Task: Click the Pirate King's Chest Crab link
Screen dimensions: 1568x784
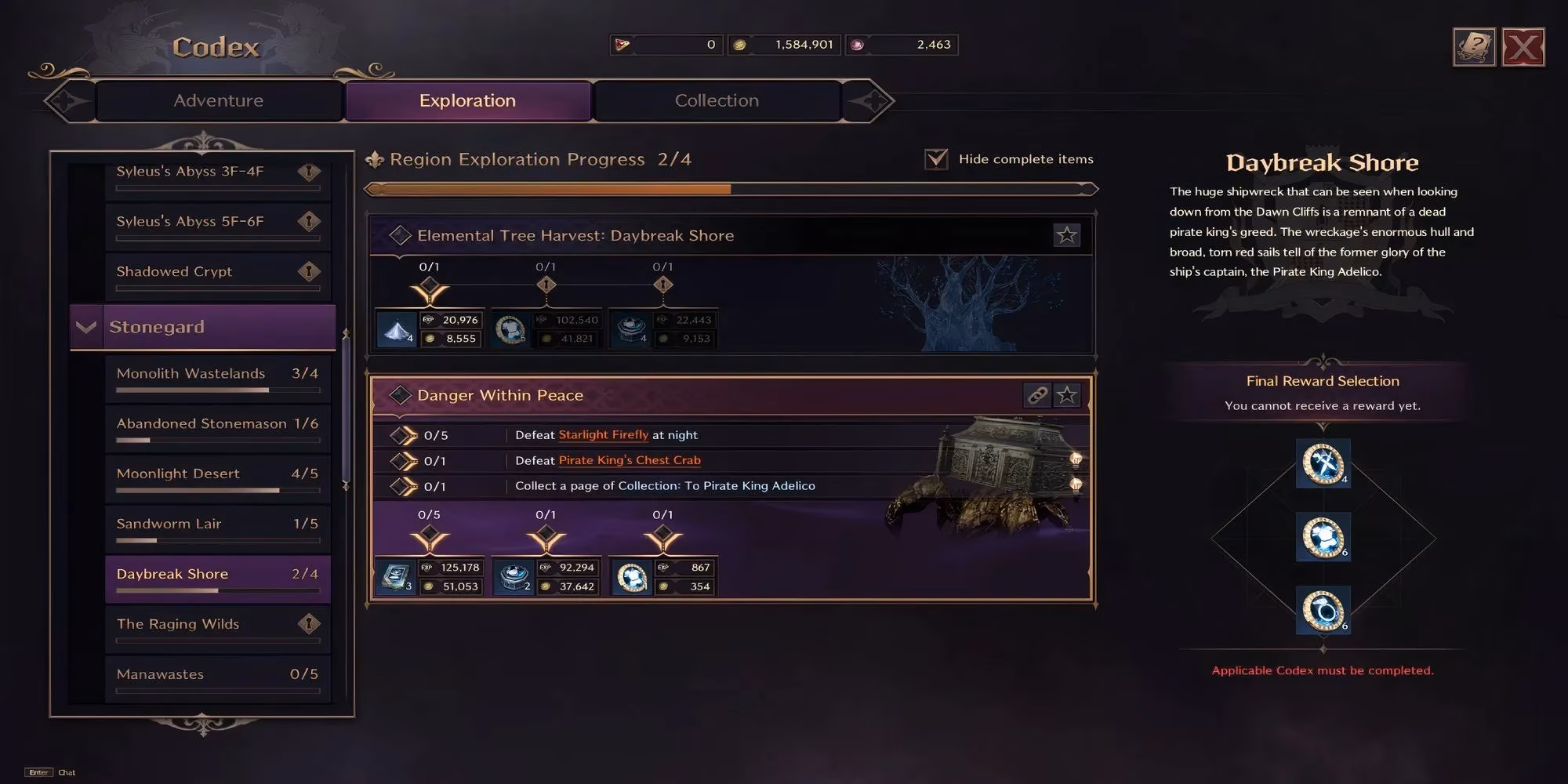Action: pos(629,460)
